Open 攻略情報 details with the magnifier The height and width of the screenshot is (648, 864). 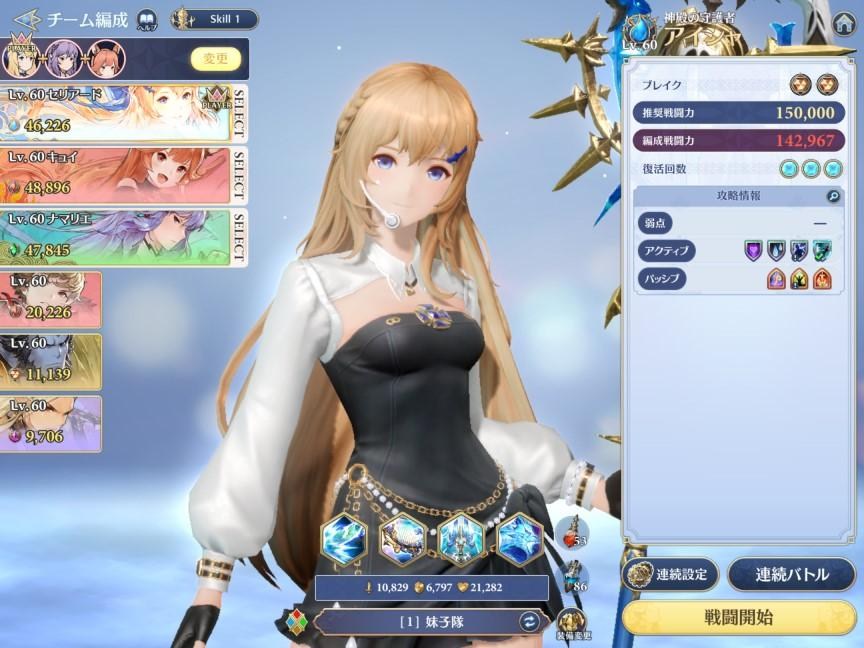[x=833, y=197]
